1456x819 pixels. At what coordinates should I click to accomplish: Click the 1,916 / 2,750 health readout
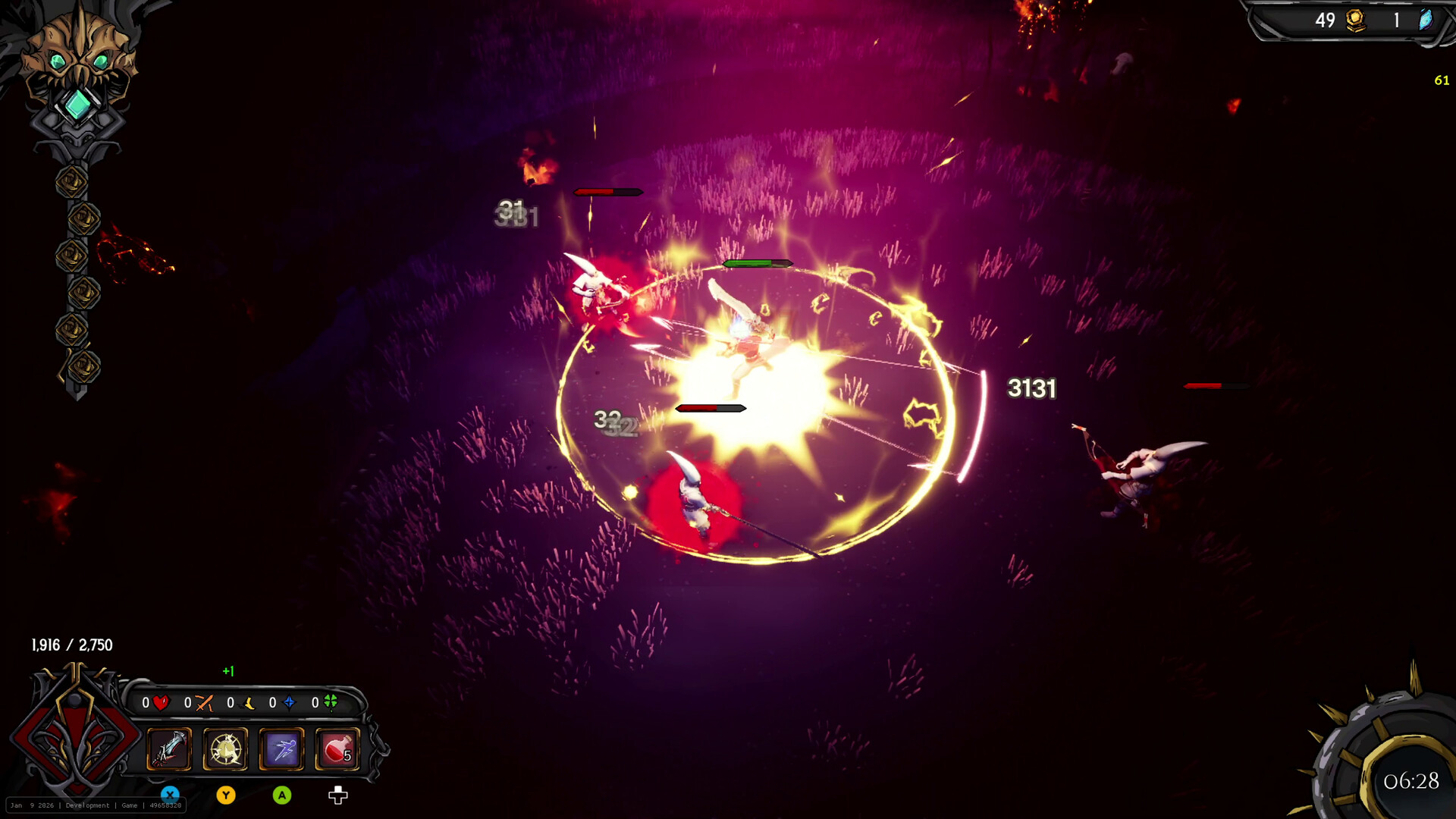(x=71, y=645)
